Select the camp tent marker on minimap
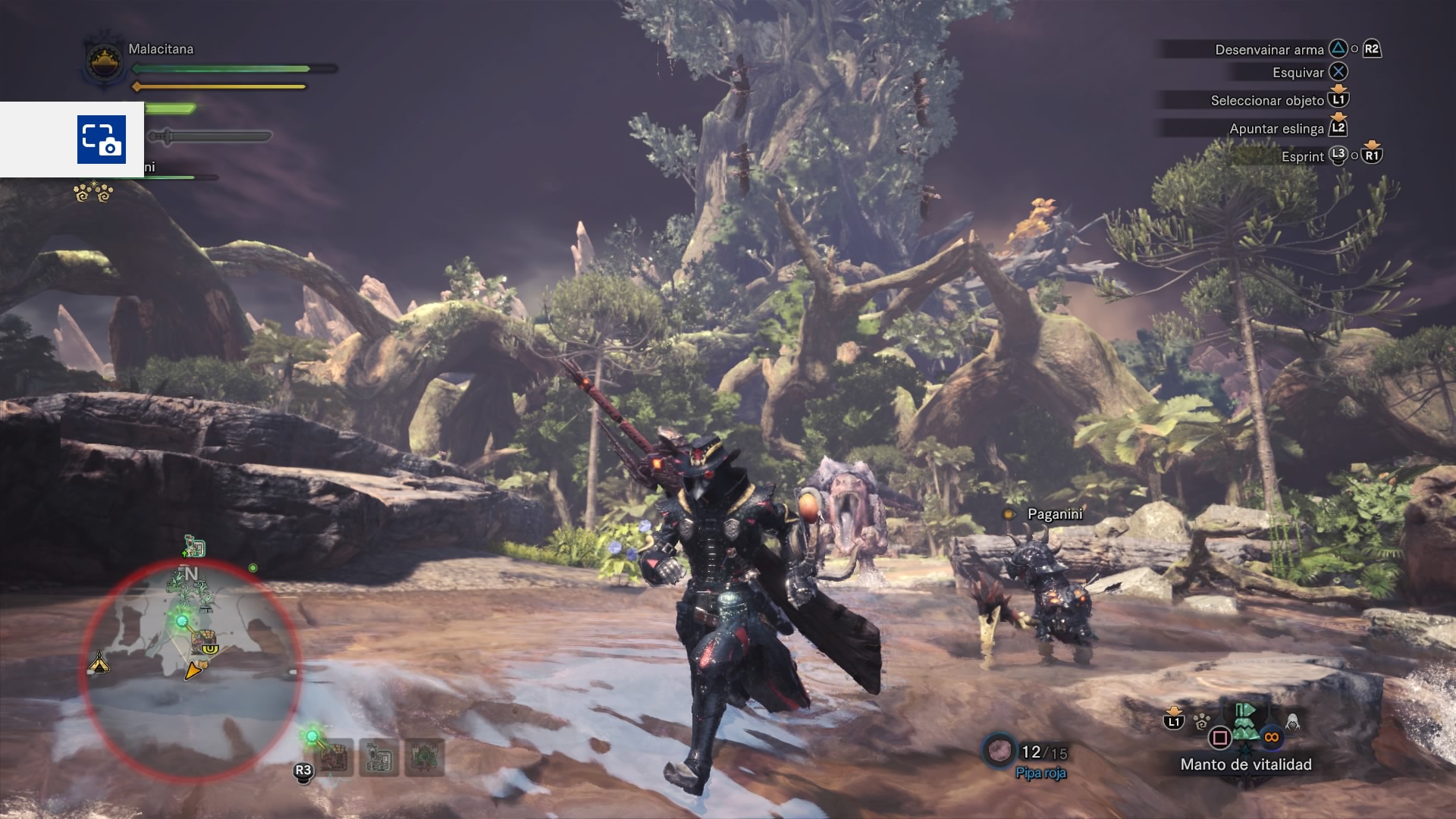Viewport: 1456px width, 819px height. [99, 664]
